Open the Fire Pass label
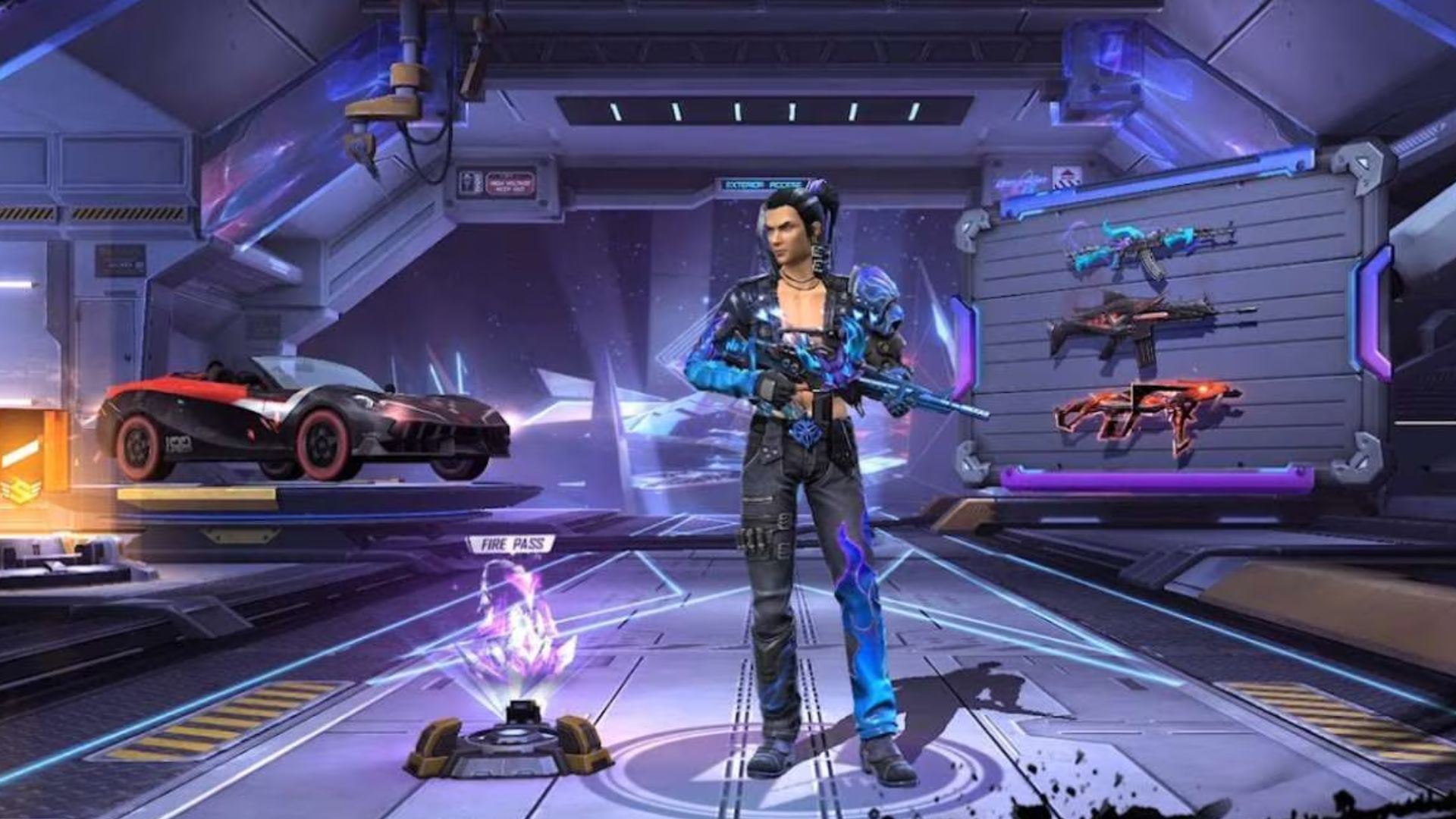 point(512,544)
